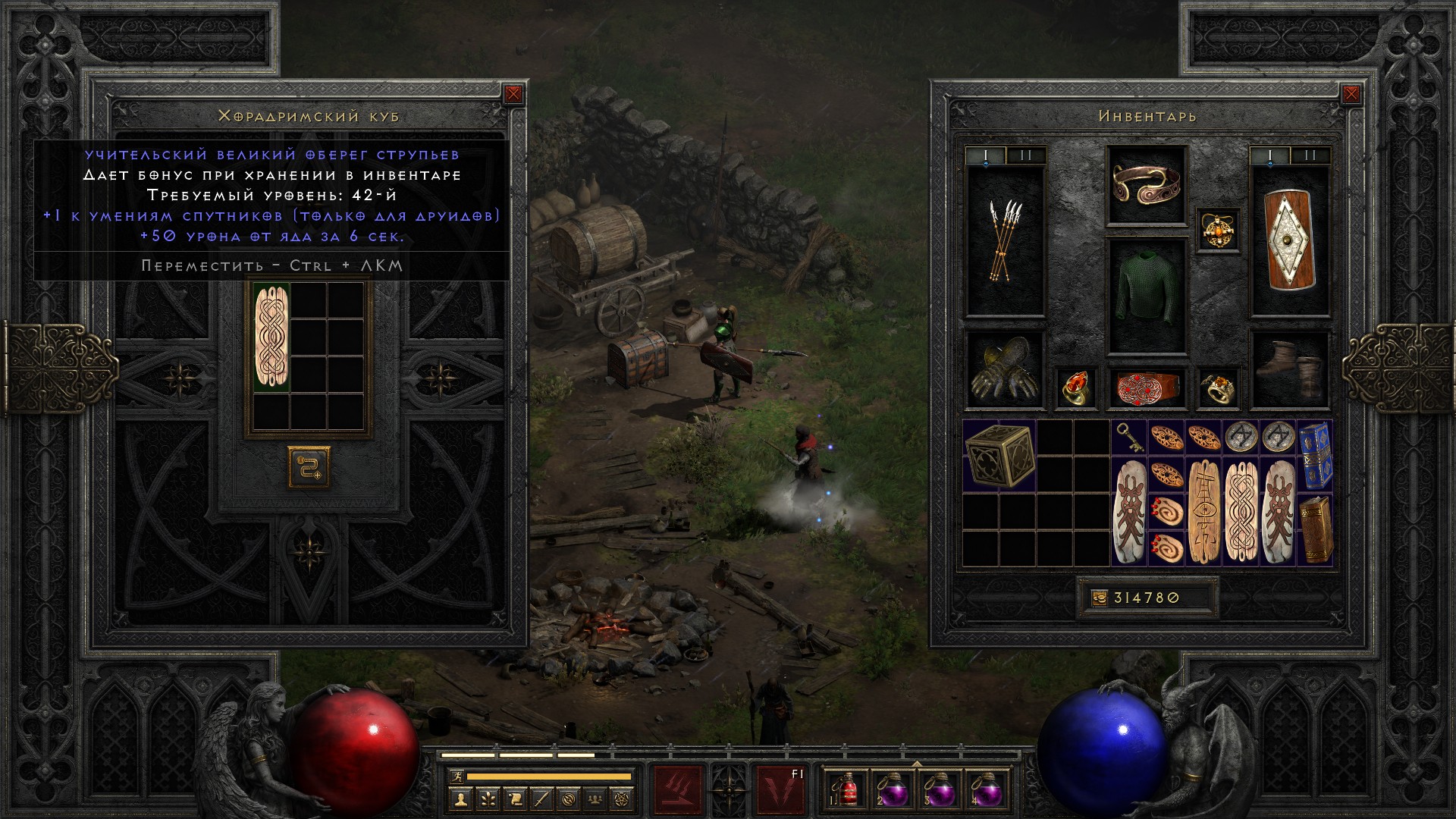The height and width of the screenshot is (819, 1456).
Task: Close the Horadric Cube window
Action: (x=513, y=94)
